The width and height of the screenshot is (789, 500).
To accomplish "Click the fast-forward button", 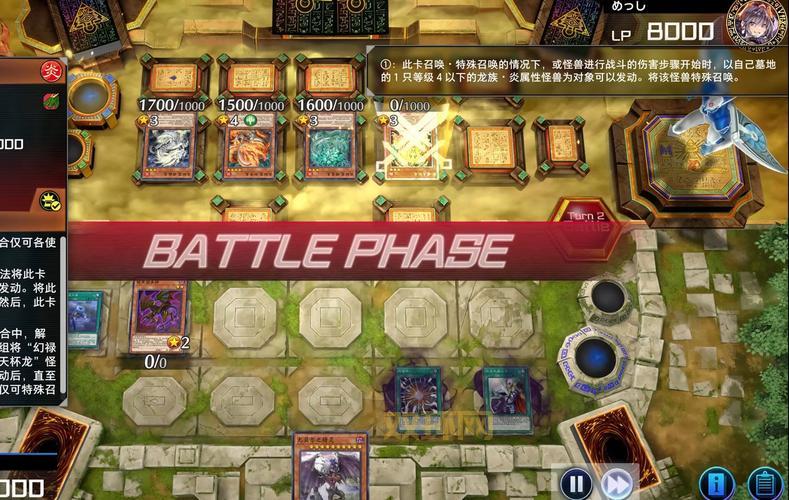I will [x=618, y=484].
